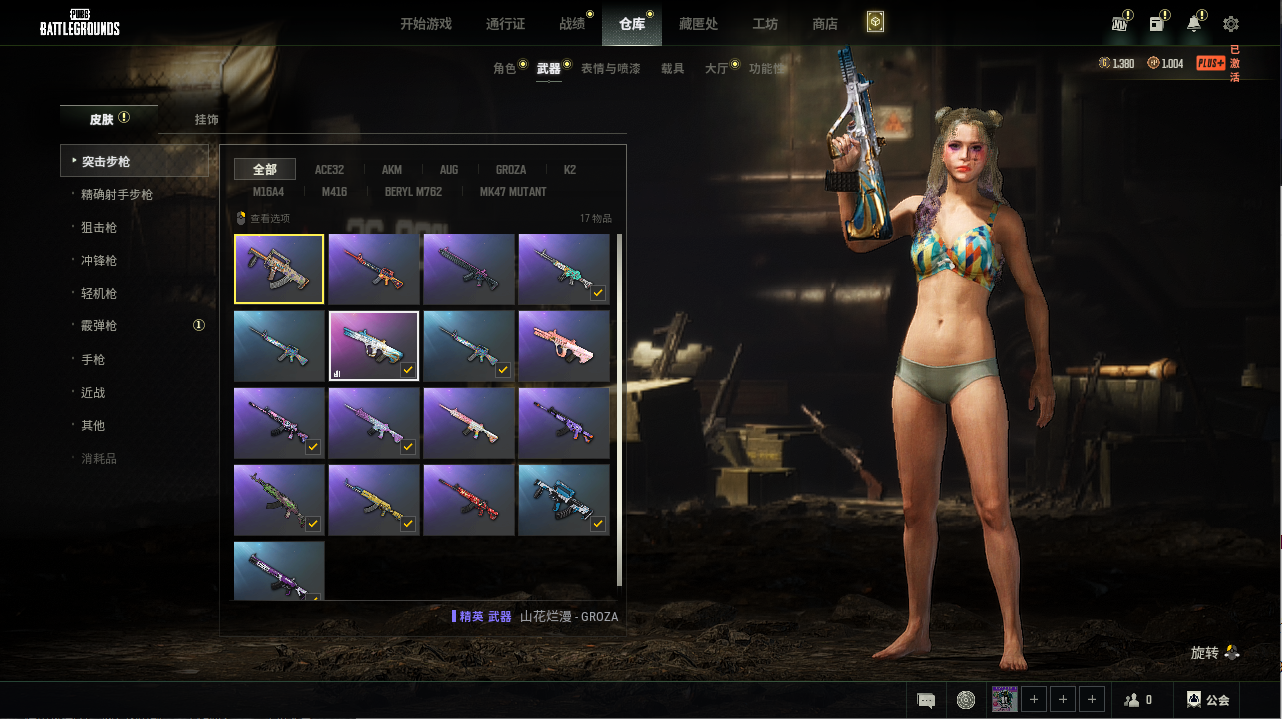Choose the 手枪 pistol category
Image resolution: width=1282 pixels, height=719 pixels.
pyautogui.click(x=93, y=359)
